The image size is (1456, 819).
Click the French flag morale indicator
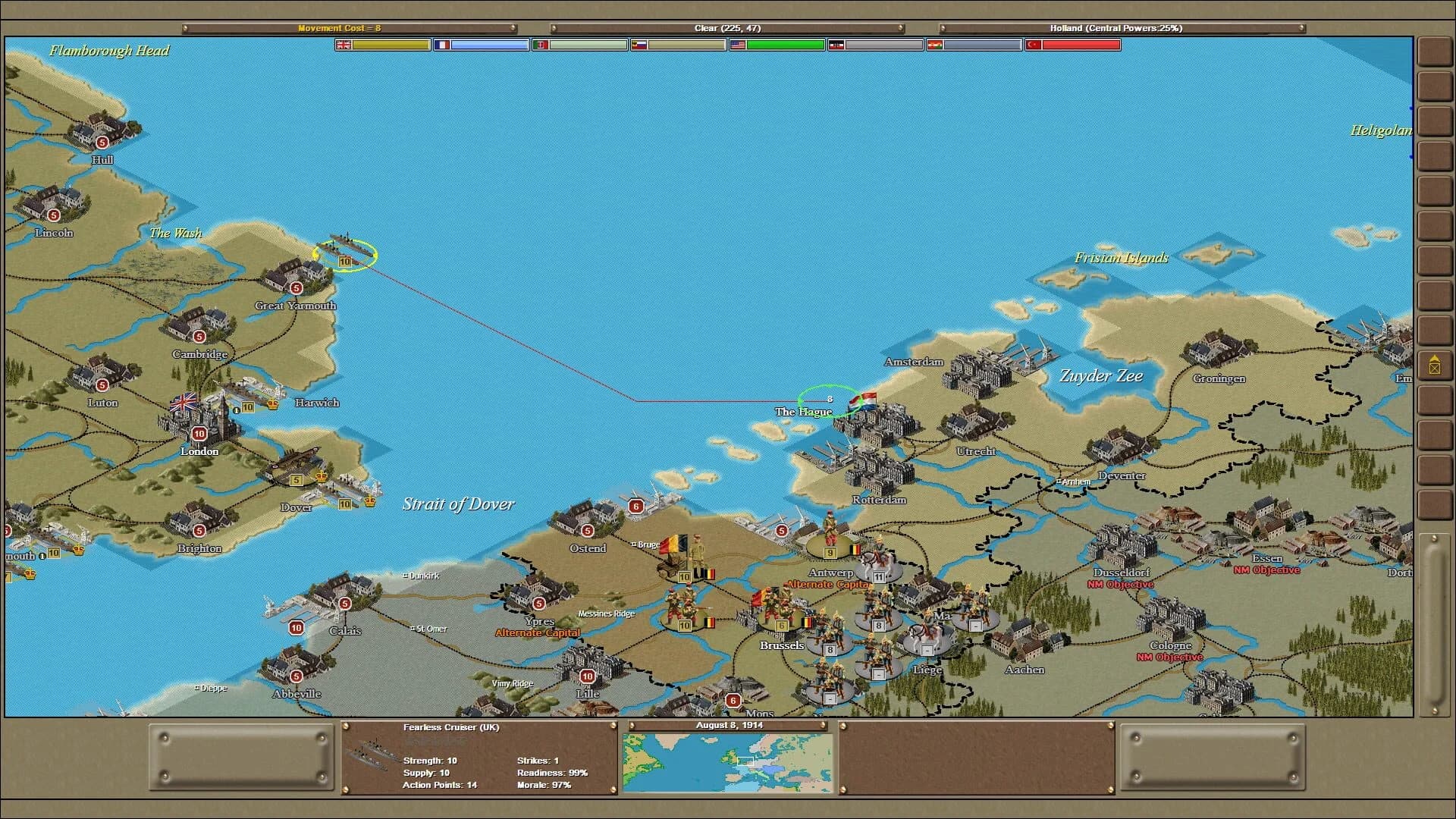click(x=444, y=45)
